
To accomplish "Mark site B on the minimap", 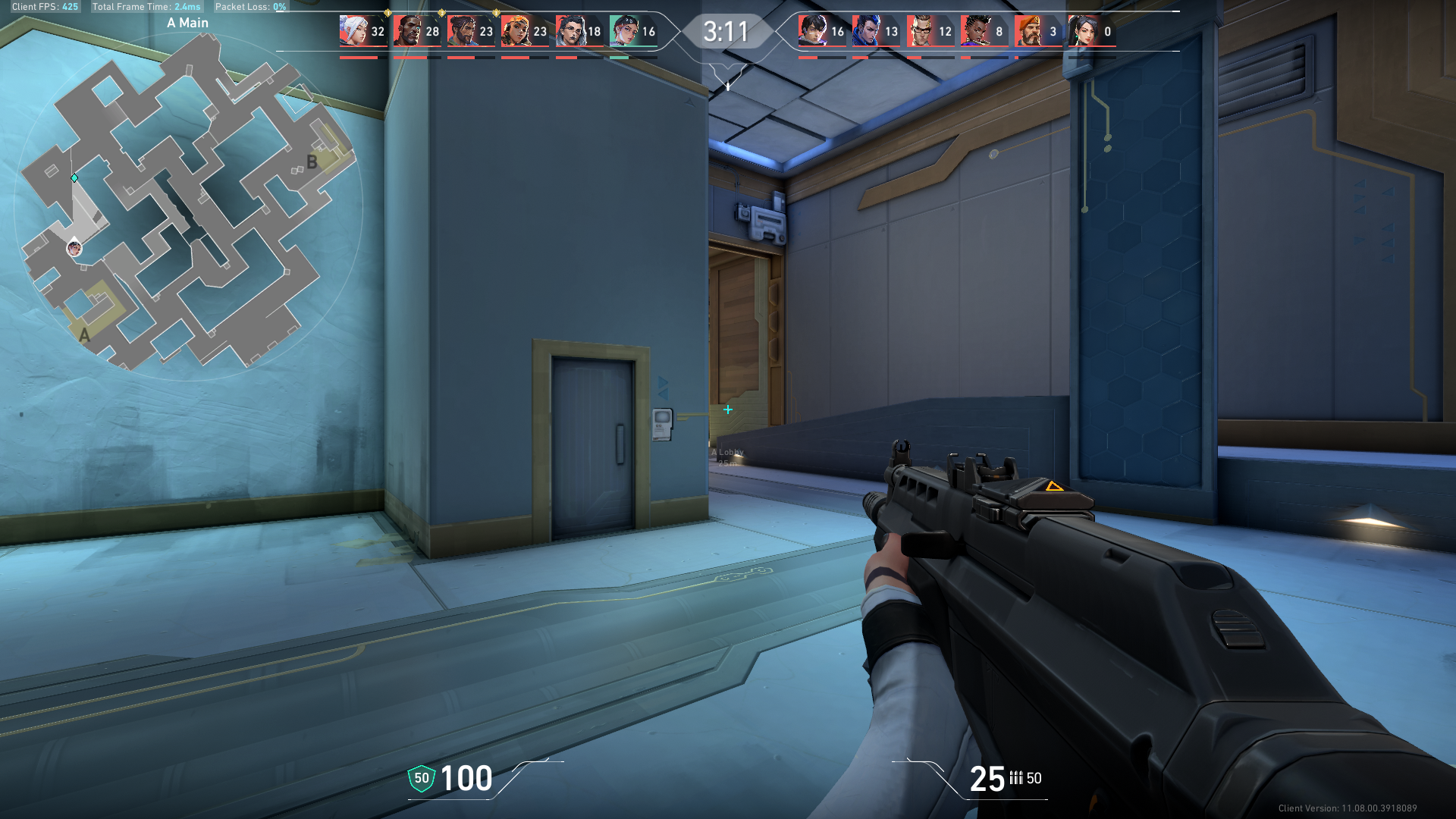I will click(312, 162).
